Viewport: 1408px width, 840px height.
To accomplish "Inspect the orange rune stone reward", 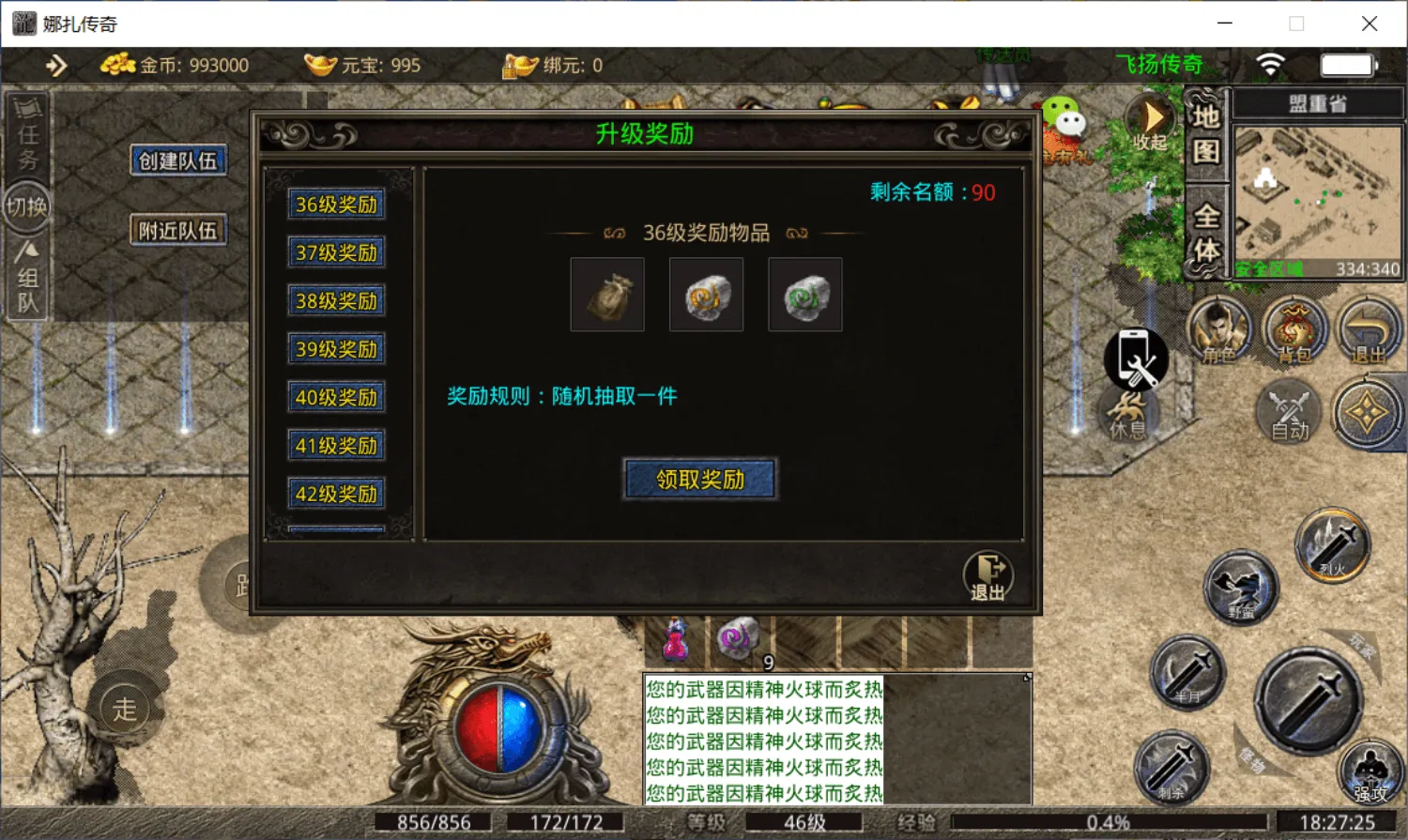I will [x=706, y=295].
